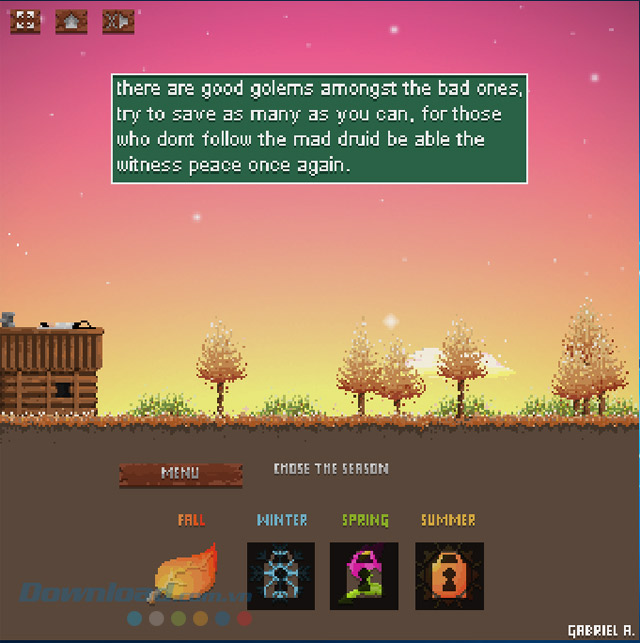The image size is (640, 643).
Task: Mute sound with the speaker button
Action: (x=118, y=21)
